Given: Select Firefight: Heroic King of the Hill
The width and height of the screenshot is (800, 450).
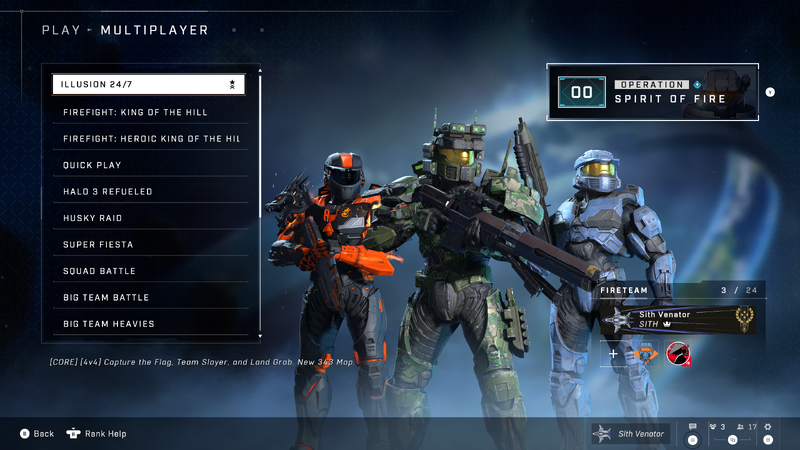Looking at the screenshot, I should [x=148, y=138].
